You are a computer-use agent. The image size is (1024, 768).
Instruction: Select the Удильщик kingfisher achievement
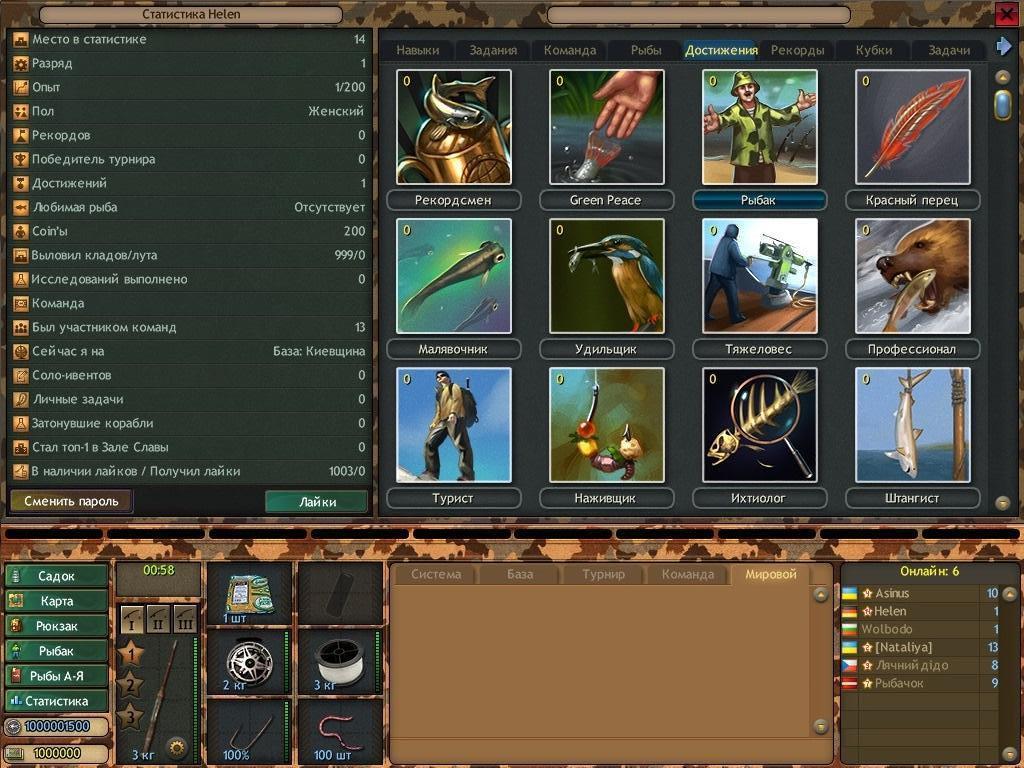[606, 276]
